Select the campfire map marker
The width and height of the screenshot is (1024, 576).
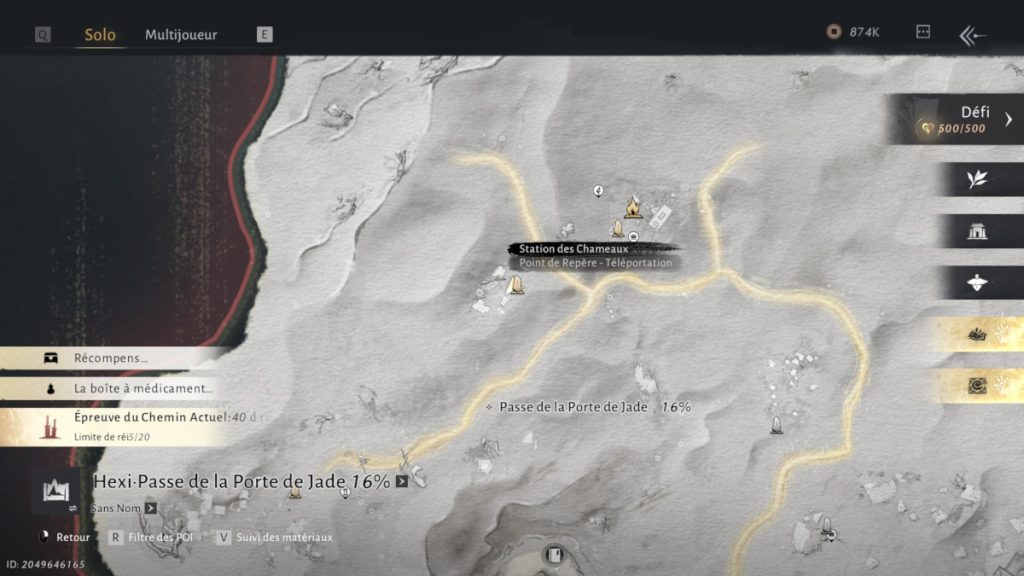click(632, 207)
